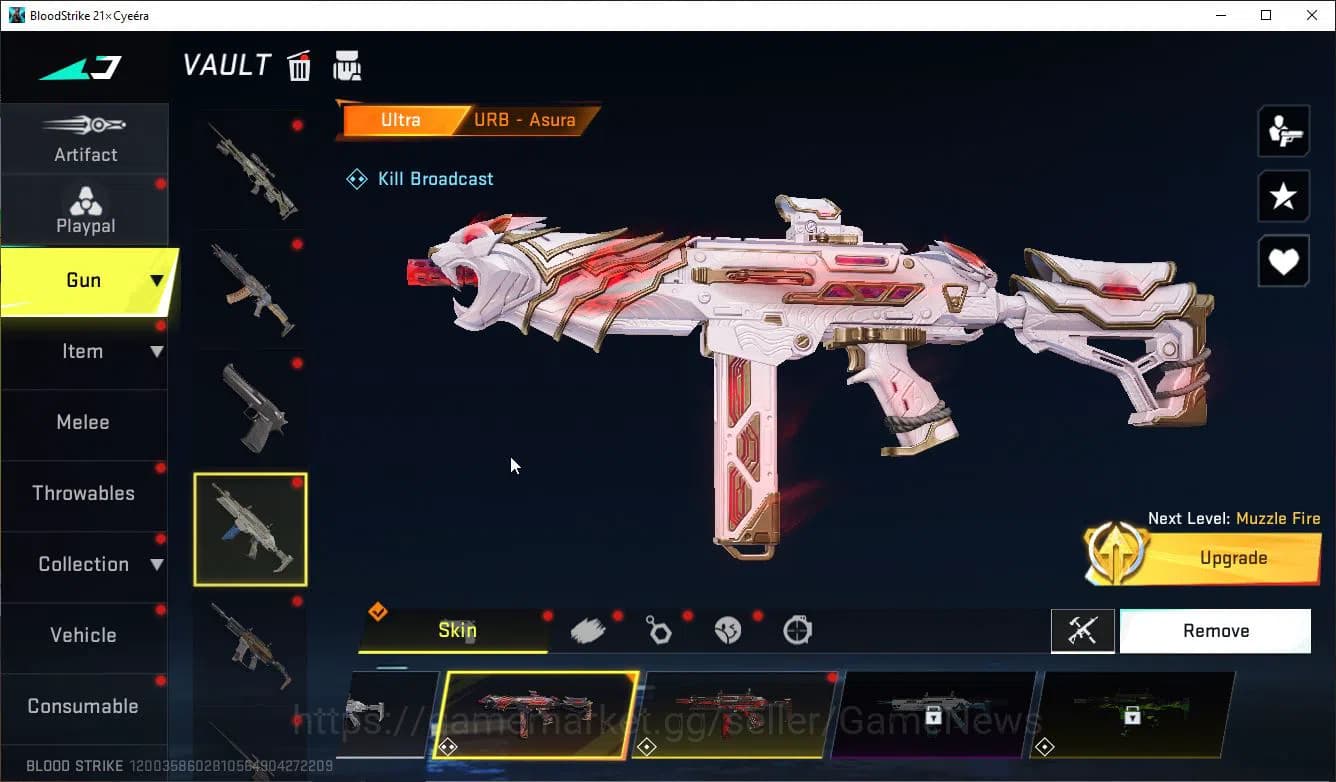Toggle the star favorite icon
The height and width of the screenshot is (782, 1336).
point(1283,196)
